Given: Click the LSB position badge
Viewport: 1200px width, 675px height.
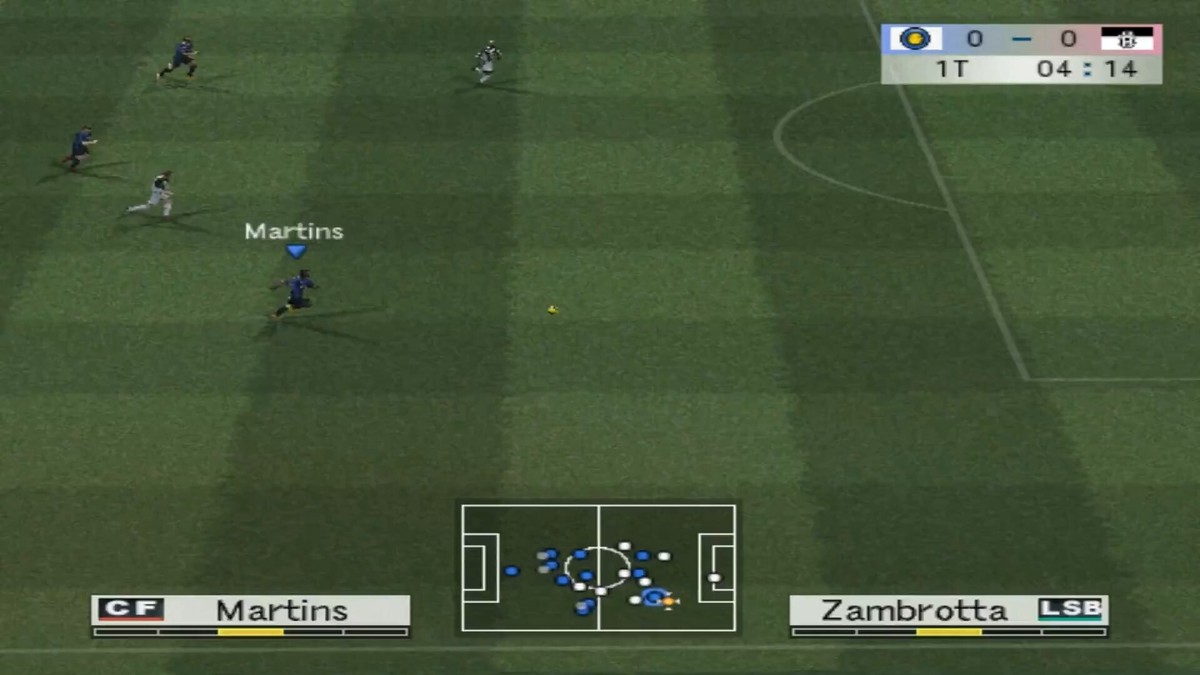Looking at the screenshot, I should point(1069,609).
